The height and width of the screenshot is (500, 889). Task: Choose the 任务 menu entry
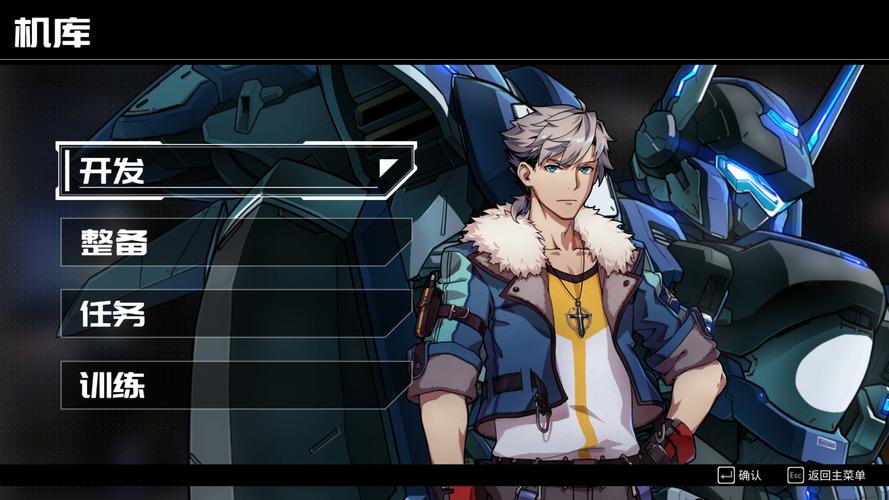(236, 313)
